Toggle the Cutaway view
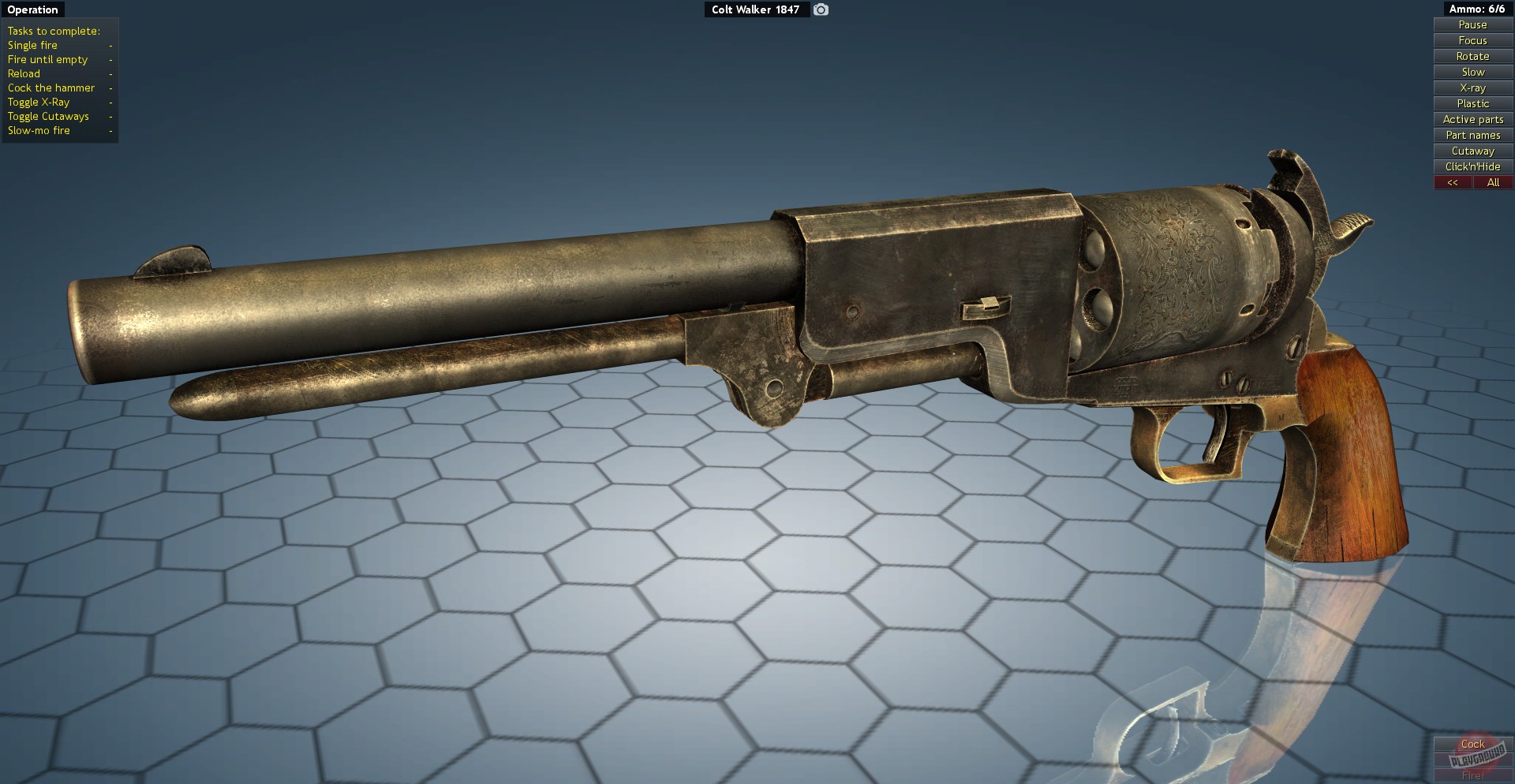 tap(1472, 151)
